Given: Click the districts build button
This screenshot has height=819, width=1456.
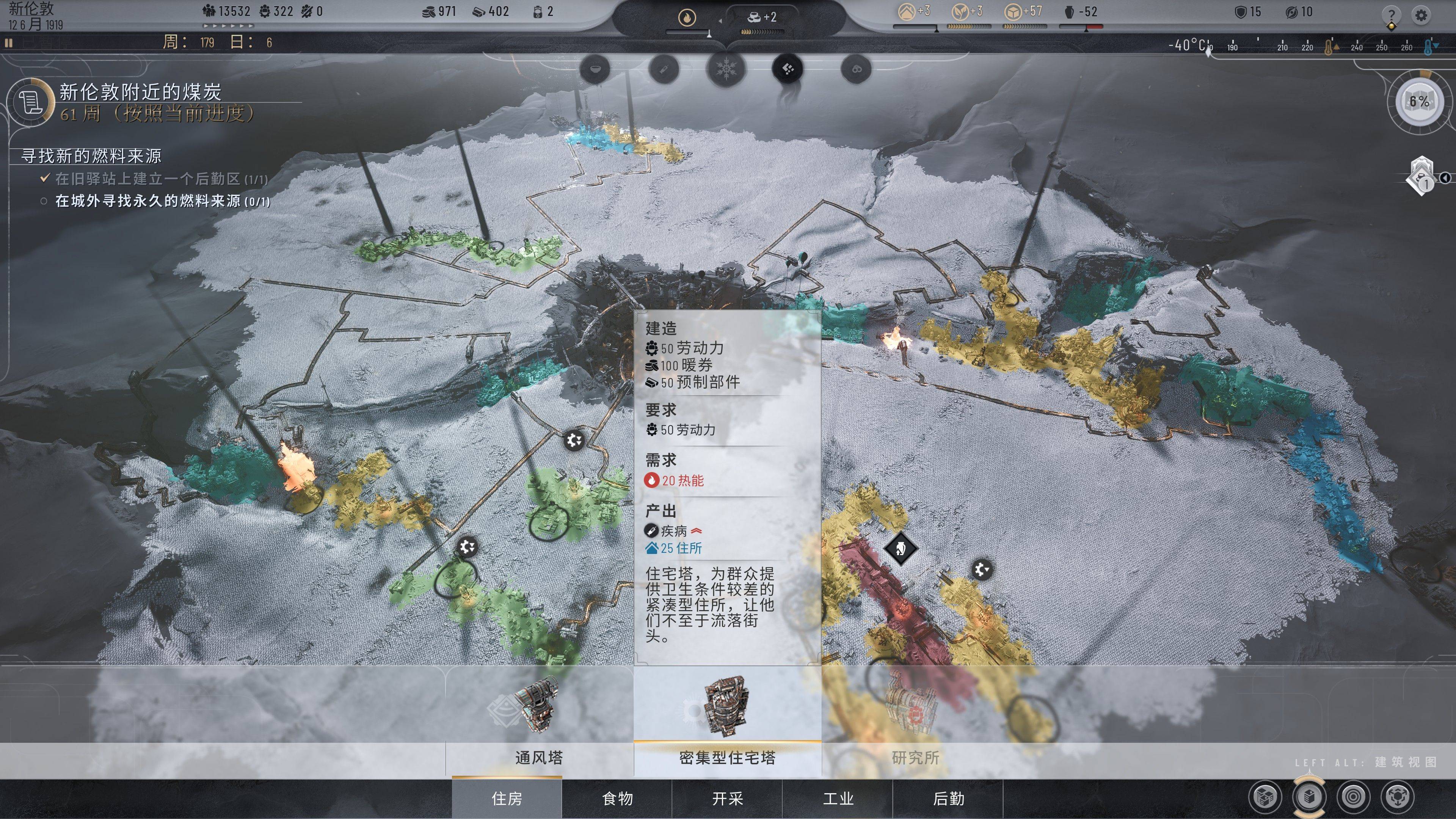Looking at the screenshot, I should pos(1265,797).
